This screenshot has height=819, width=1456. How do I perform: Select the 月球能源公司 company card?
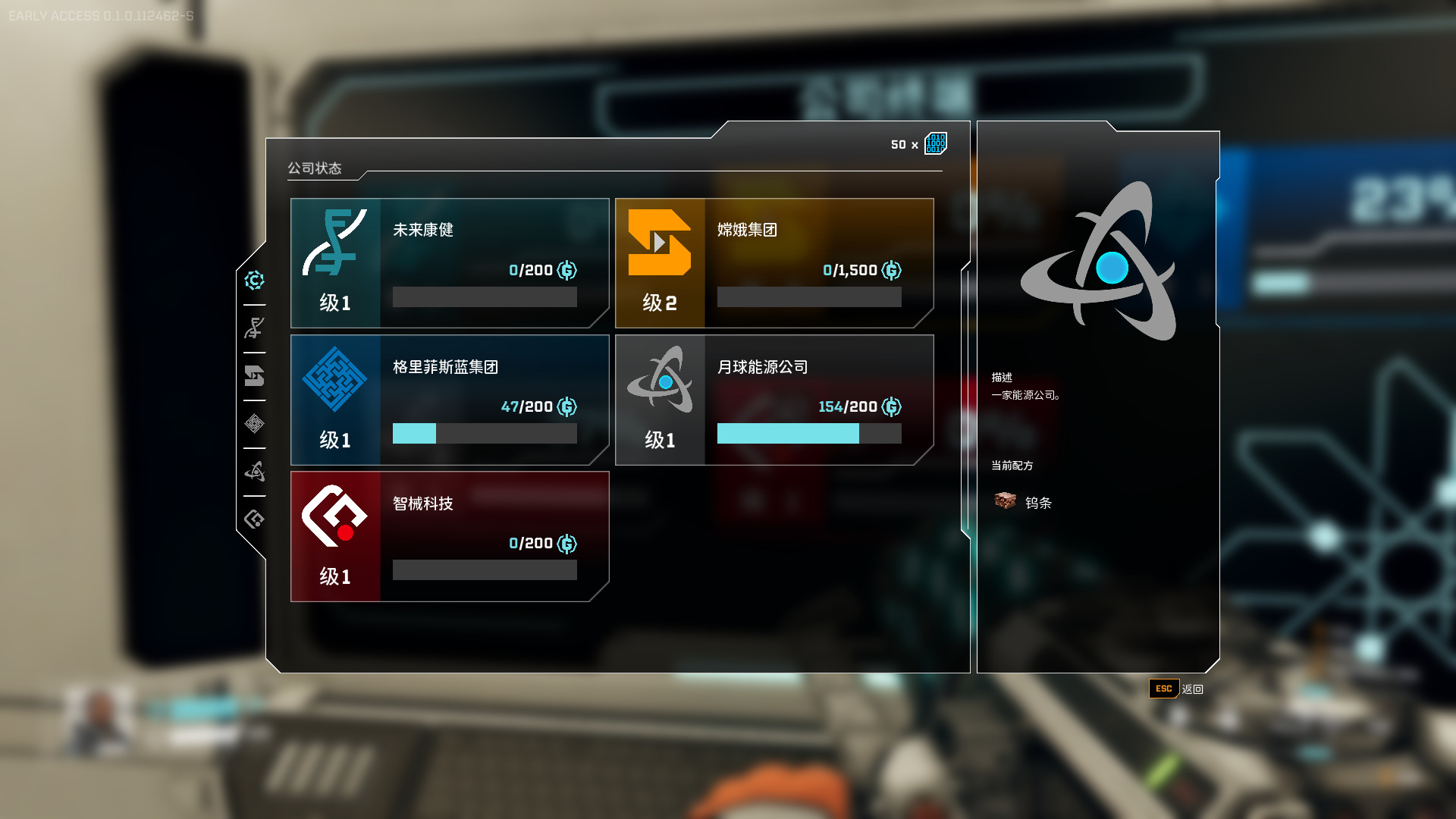[x=774, y=400]
